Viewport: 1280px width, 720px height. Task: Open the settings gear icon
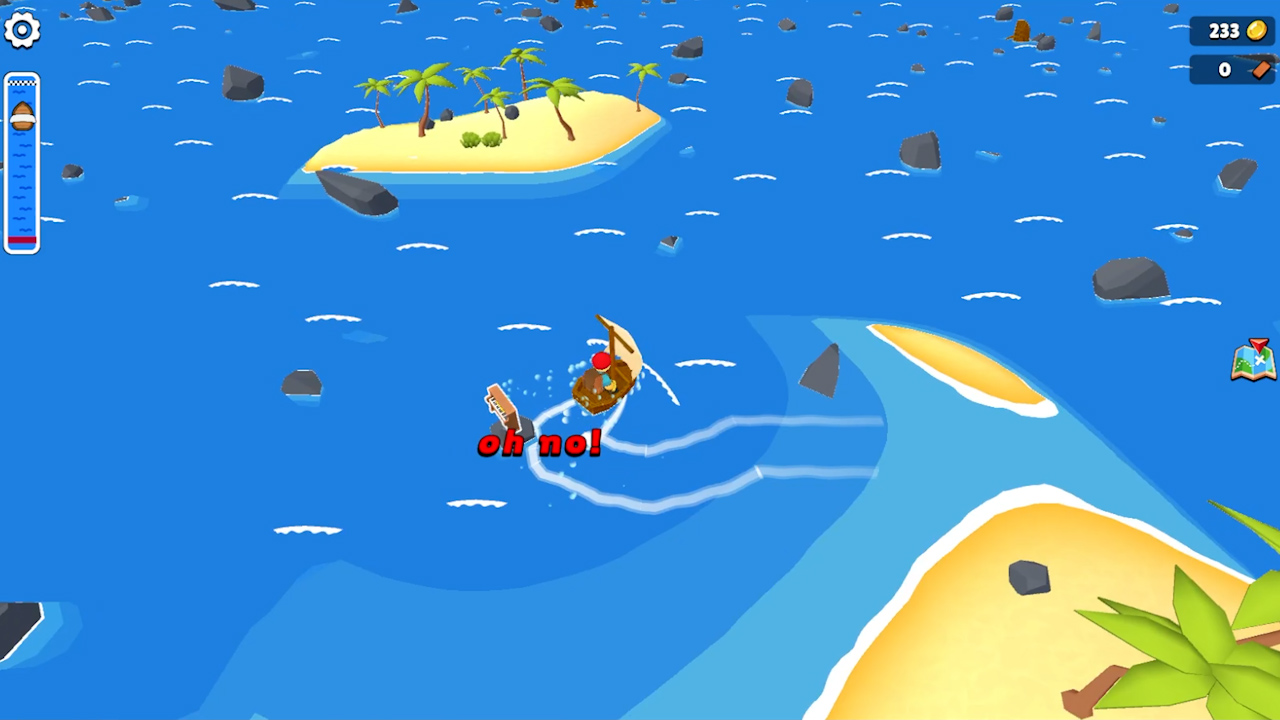tap(22, 30)
